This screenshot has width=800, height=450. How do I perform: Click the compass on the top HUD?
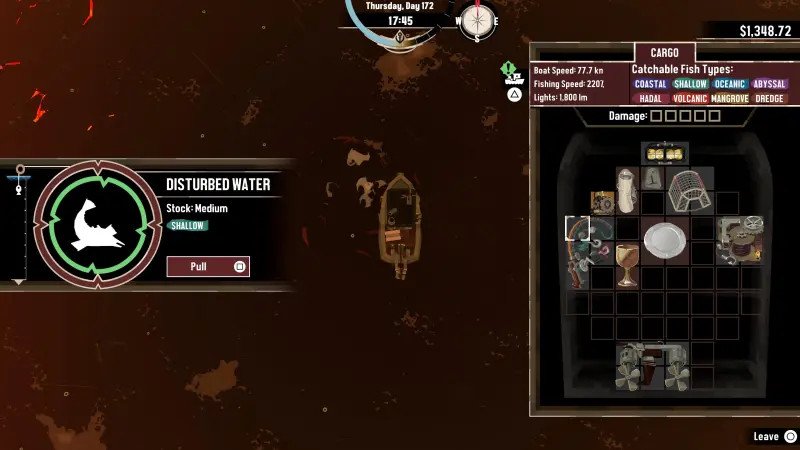tap(477, 20)
